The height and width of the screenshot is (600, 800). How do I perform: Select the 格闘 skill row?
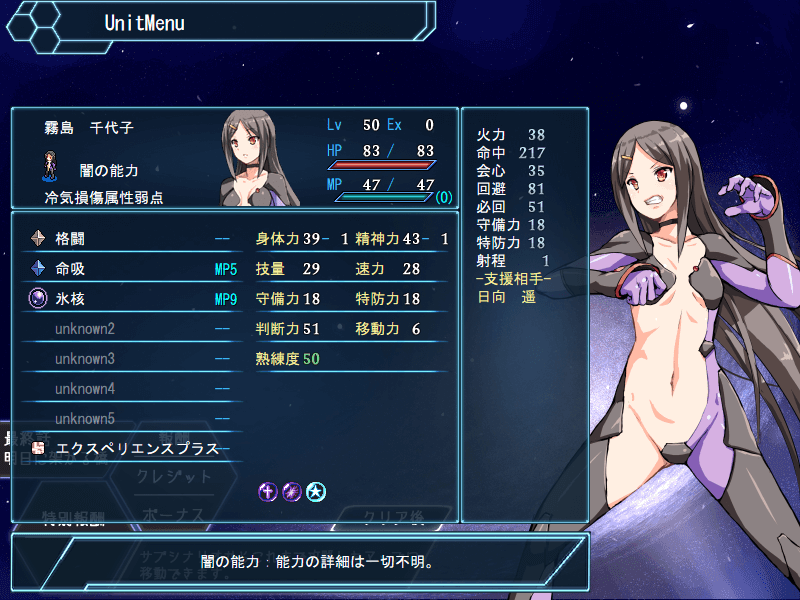[130, 239]
